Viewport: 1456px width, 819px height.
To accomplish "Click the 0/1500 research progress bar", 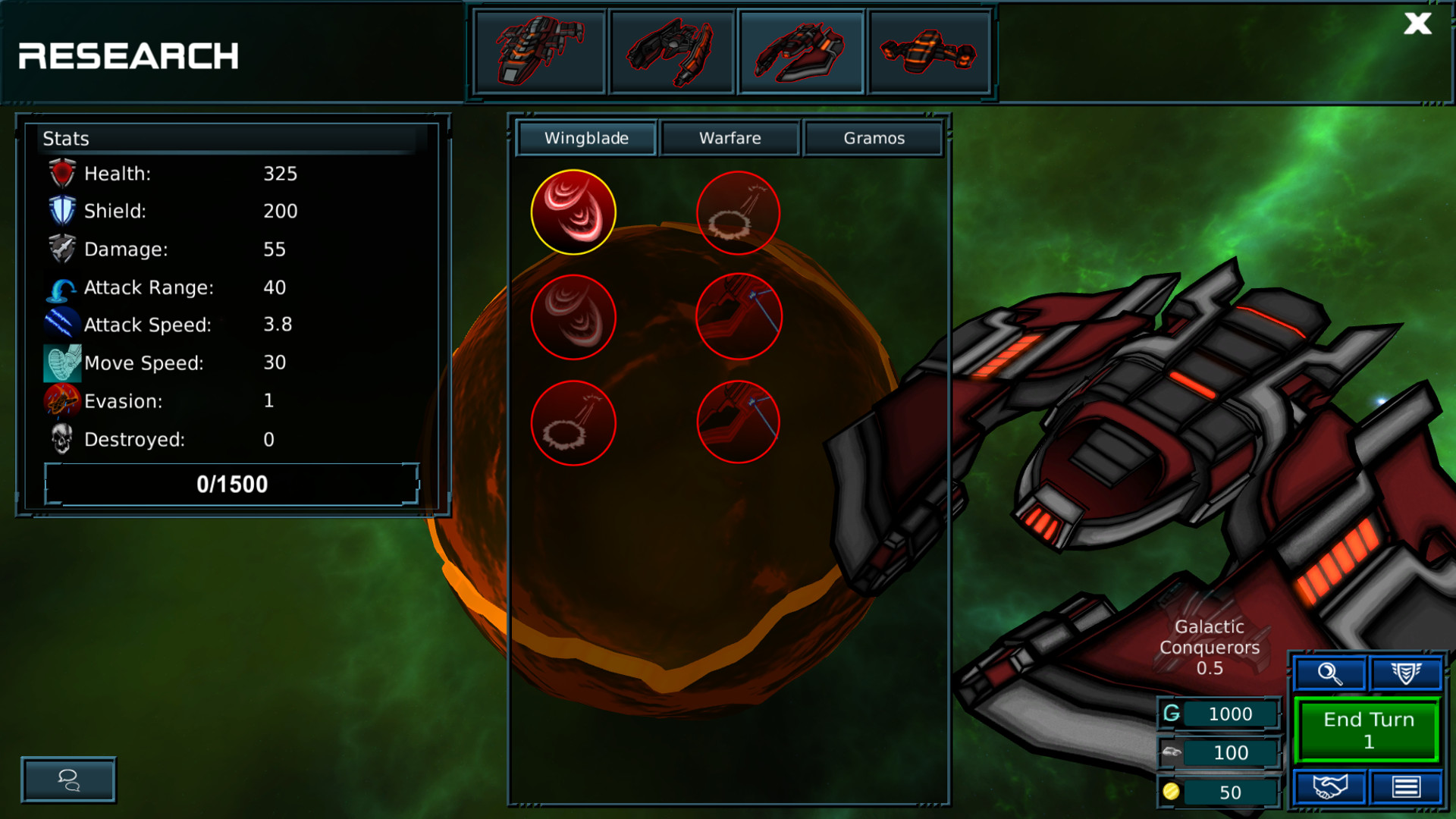I will coord(231,484).
